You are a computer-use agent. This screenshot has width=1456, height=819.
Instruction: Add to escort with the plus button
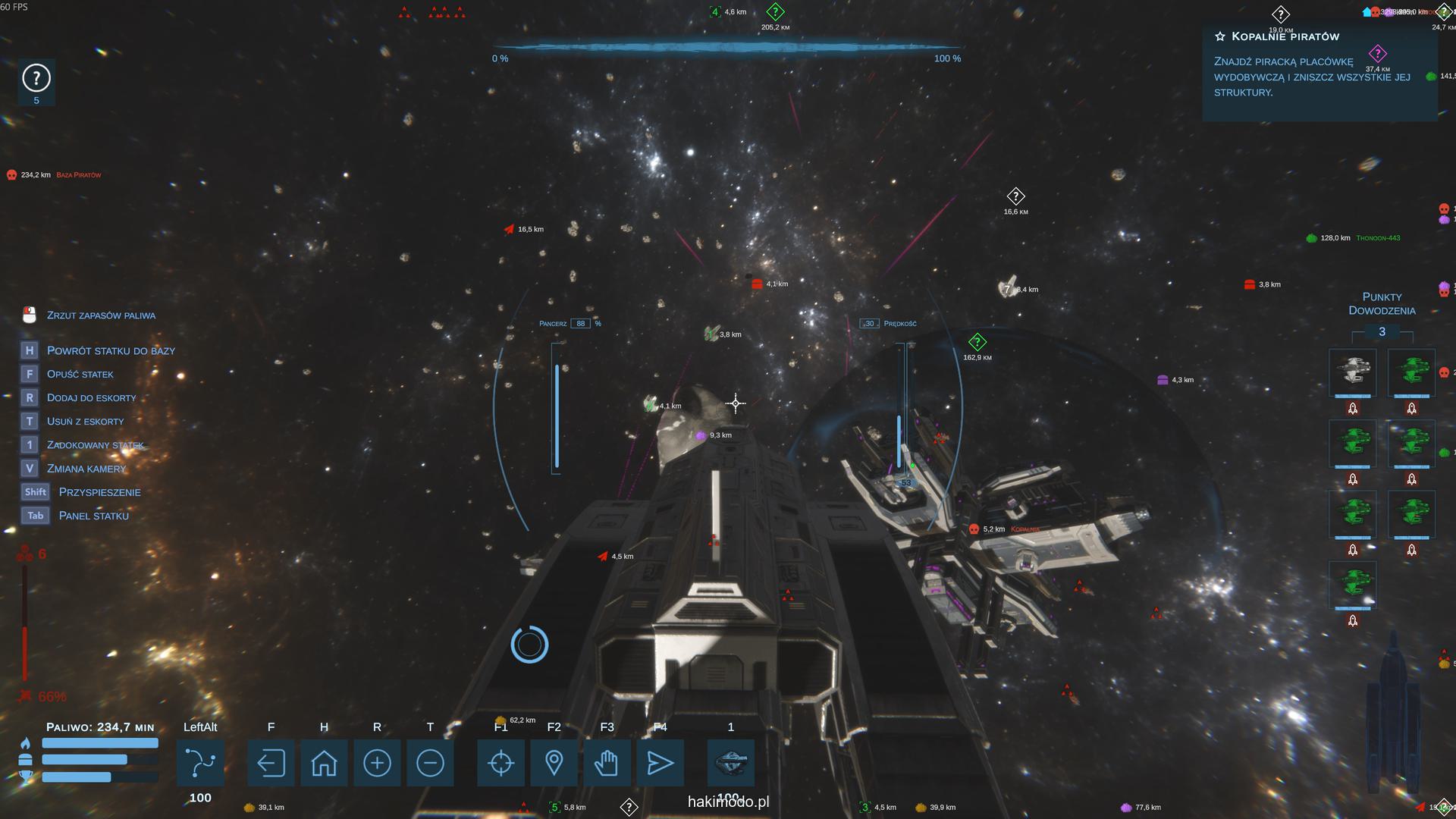click(377, 762)
